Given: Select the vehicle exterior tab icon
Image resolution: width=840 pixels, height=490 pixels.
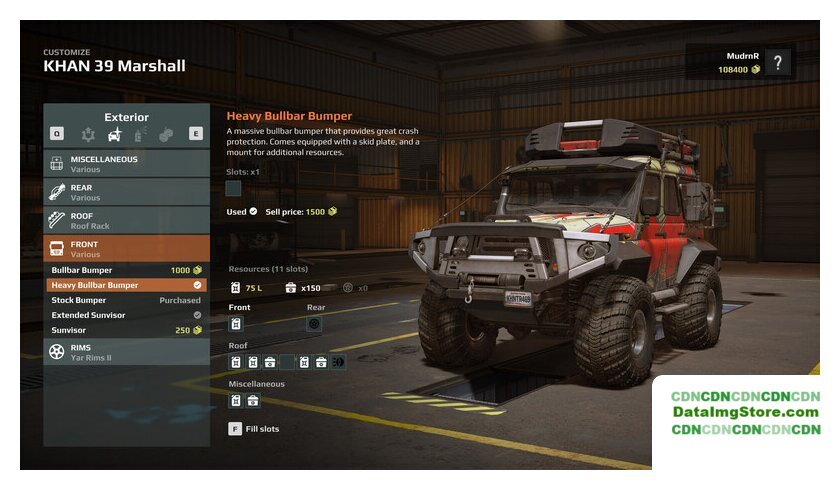Looking at the screenshot, I should point(114,133).
